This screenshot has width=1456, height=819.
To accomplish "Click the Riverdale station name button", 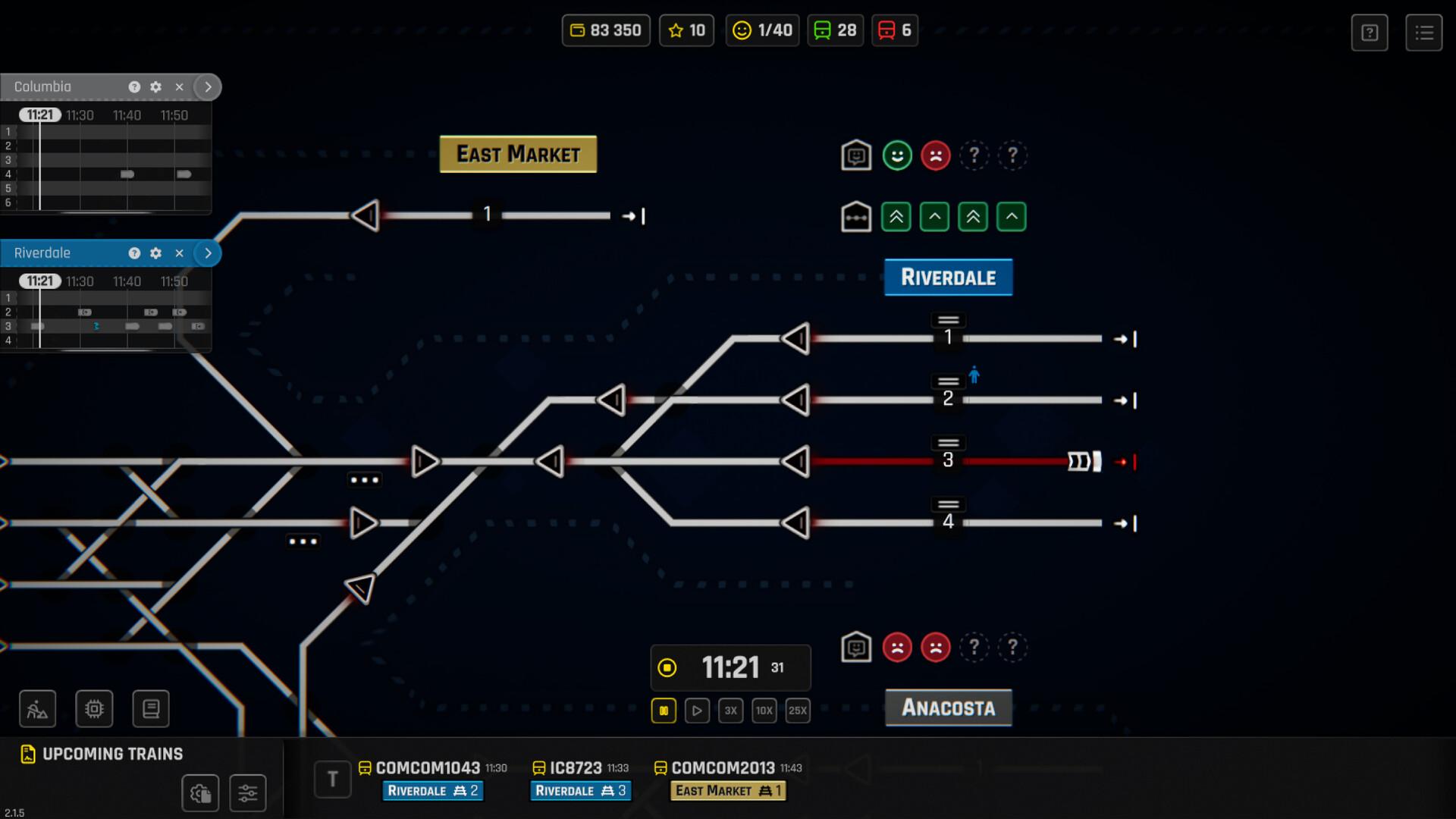I will click(x=948, y=277).
